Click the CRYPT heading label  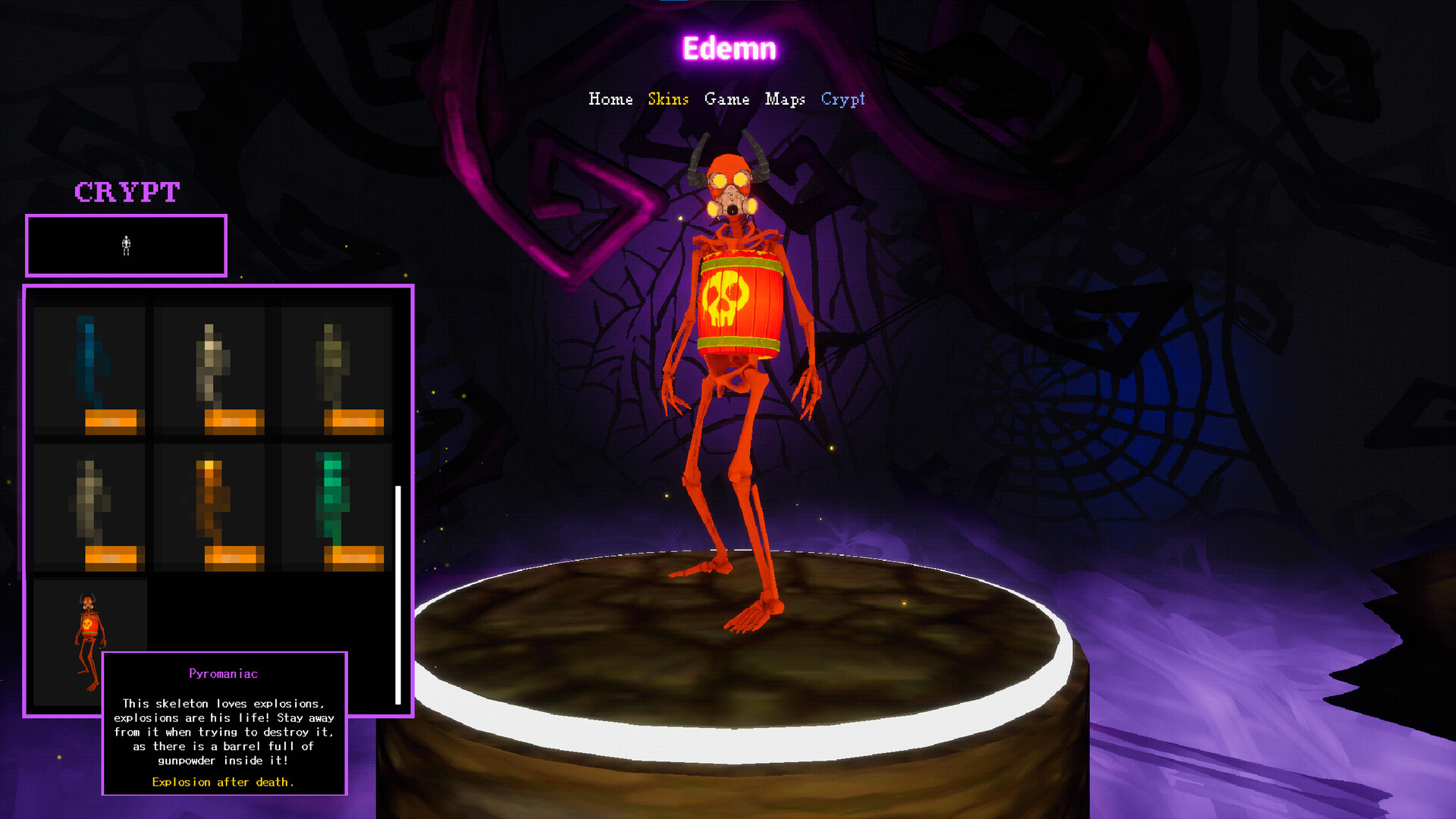click(x=127, y=192)
